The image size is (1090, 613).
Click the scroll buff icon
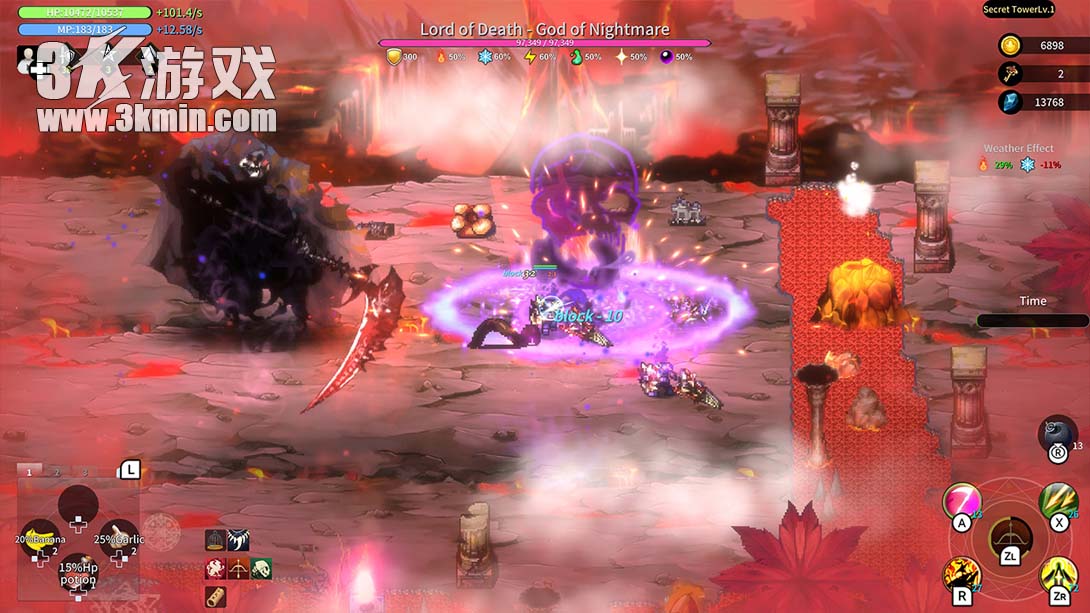tap(215, 597)
